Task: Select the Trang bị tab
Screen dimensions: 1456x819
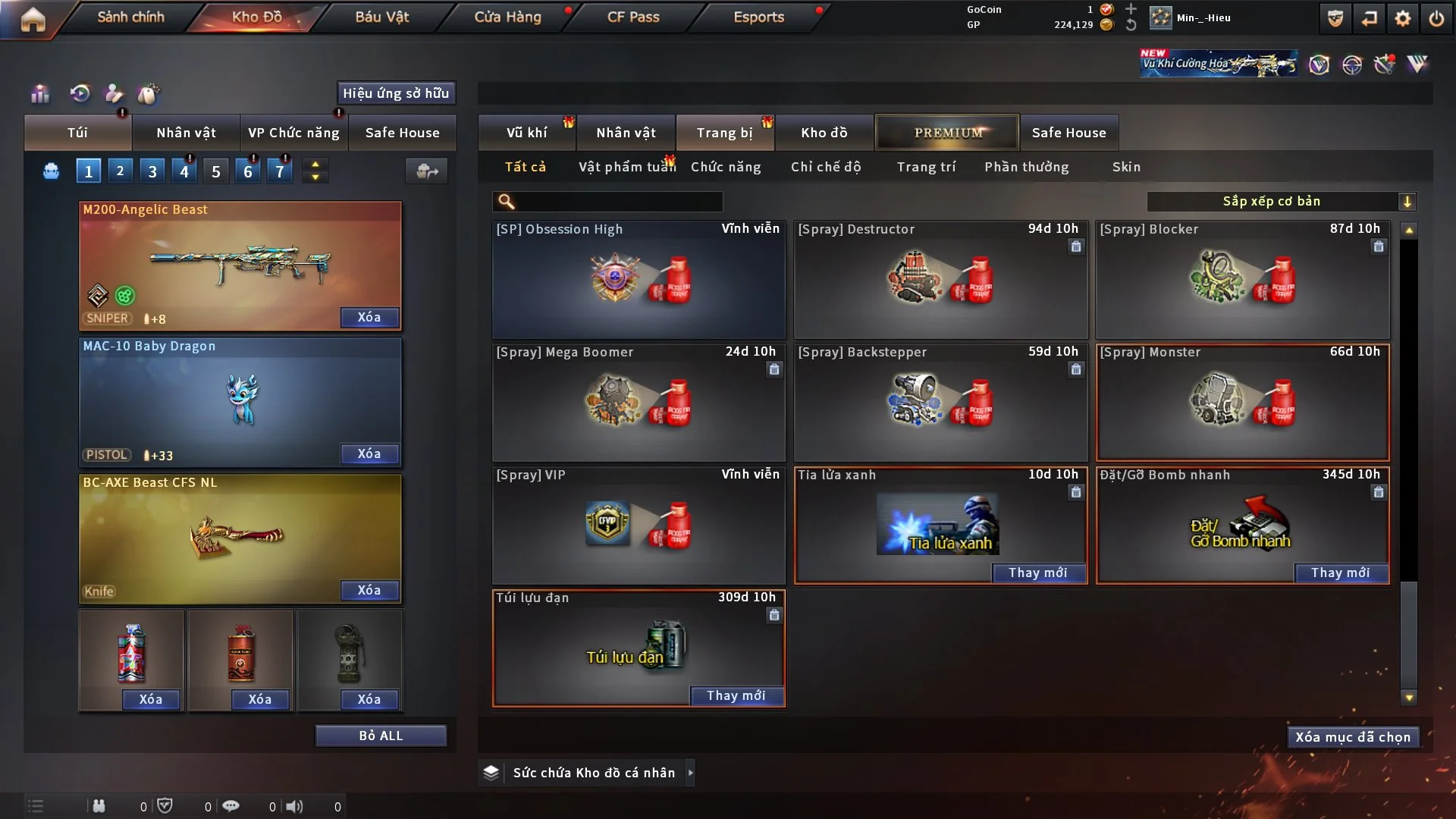Action: (x=724, y=133)
